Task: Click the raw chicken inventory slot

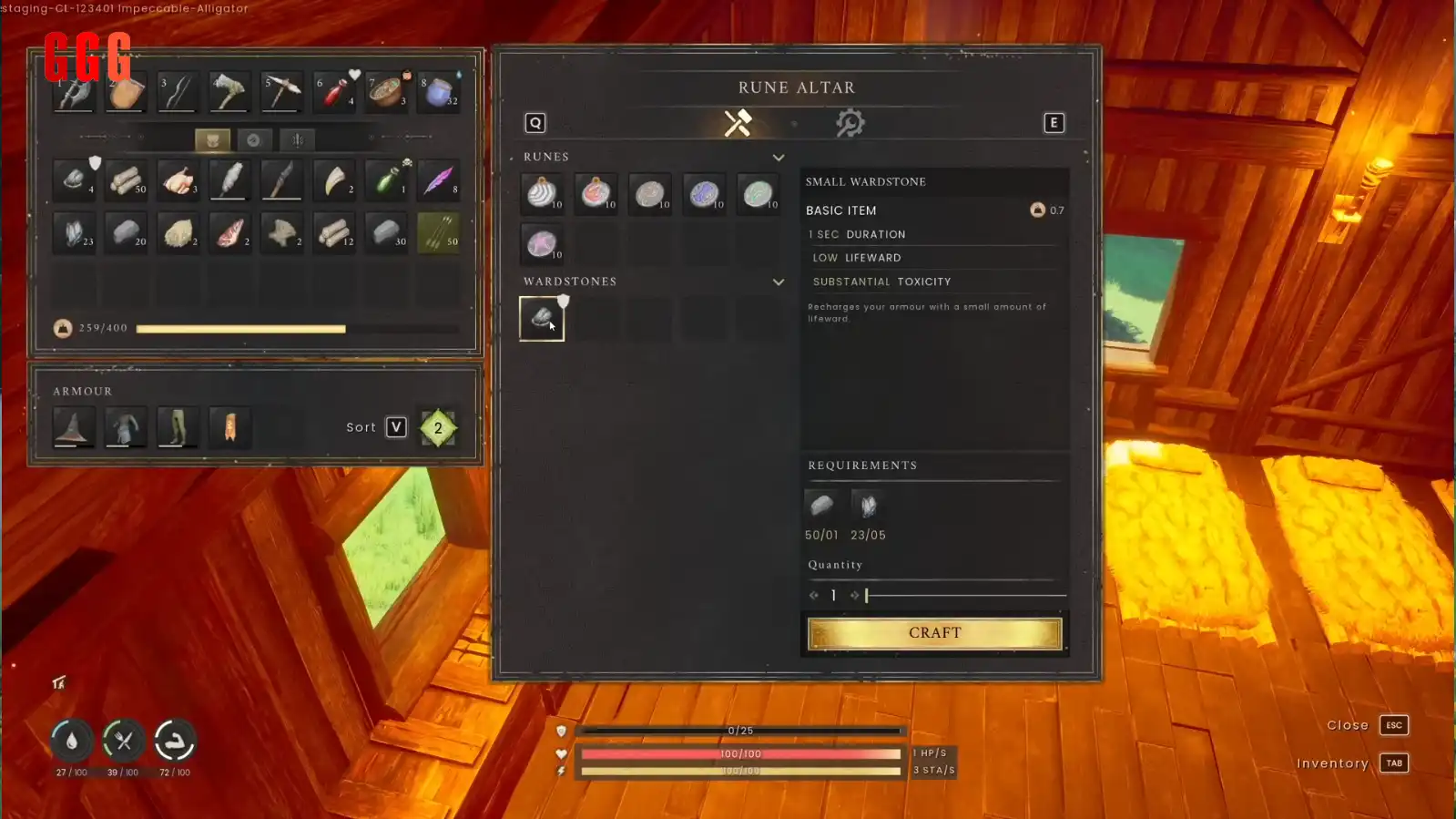Action: 178,181
